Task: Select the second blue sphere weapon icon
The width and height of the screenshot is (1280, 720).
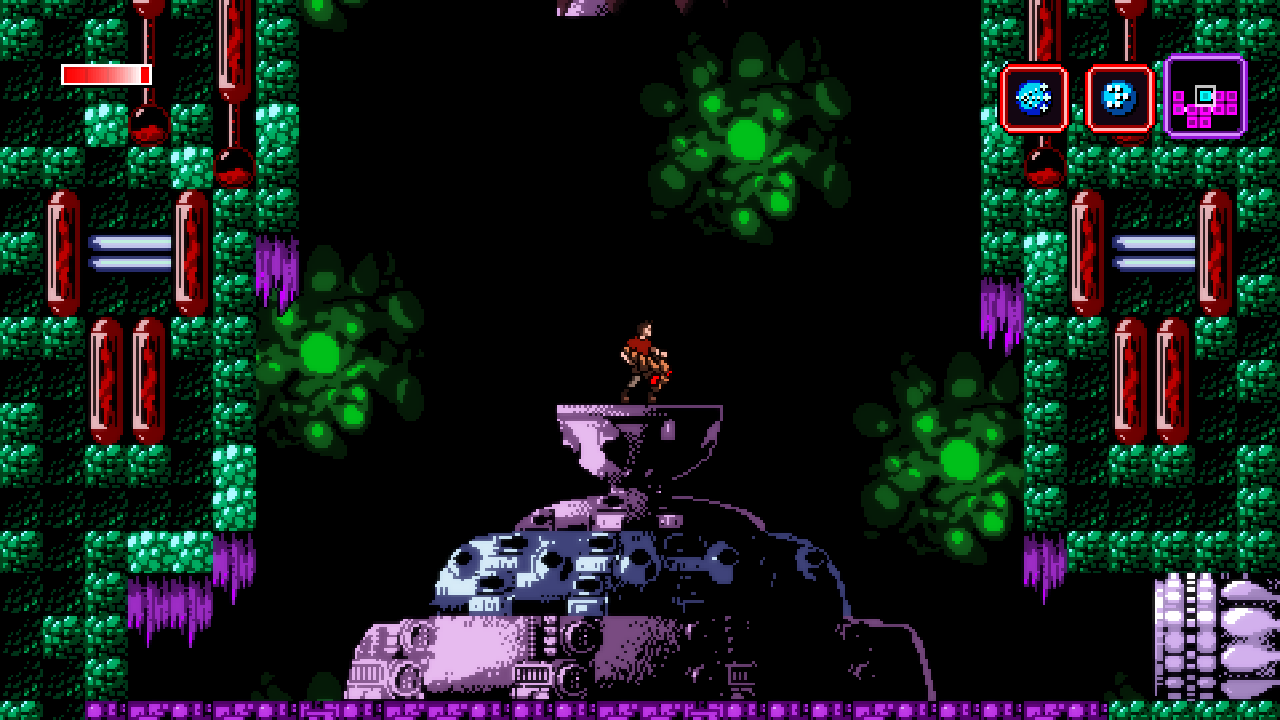Action: tap(1118, 97)
